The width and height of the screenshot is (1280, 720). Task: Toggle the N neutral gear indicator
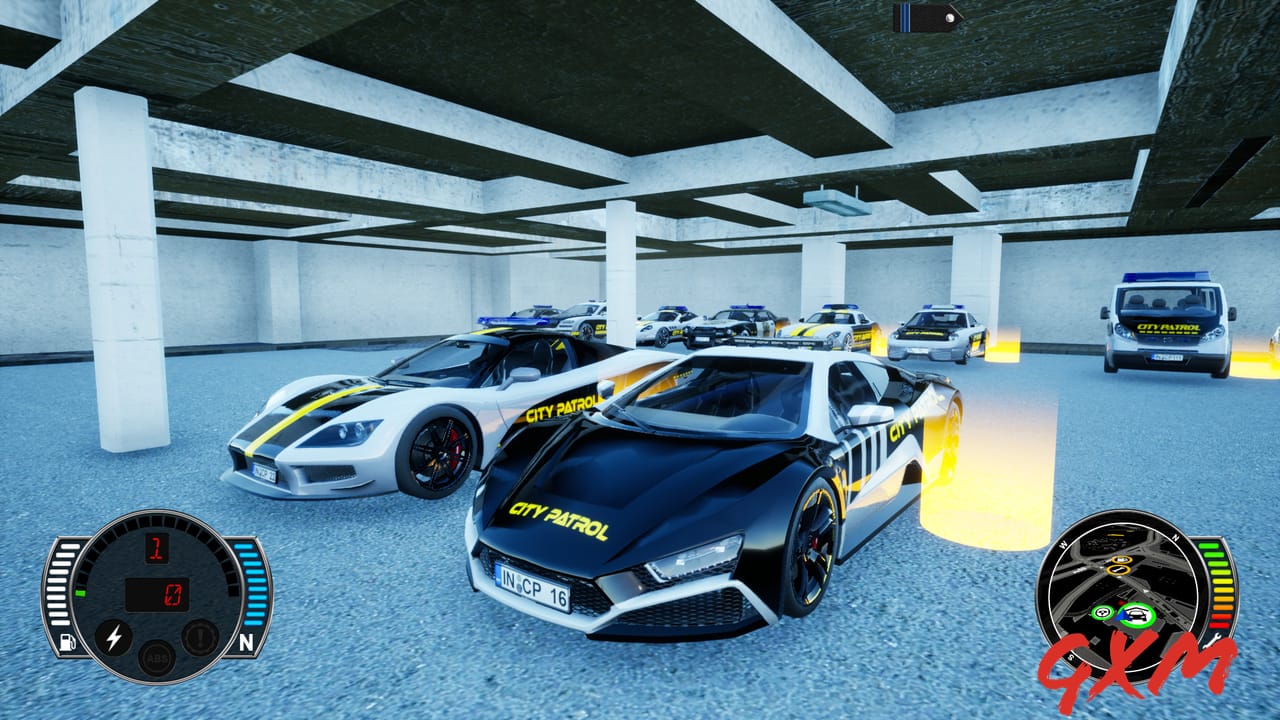point(247,641)
